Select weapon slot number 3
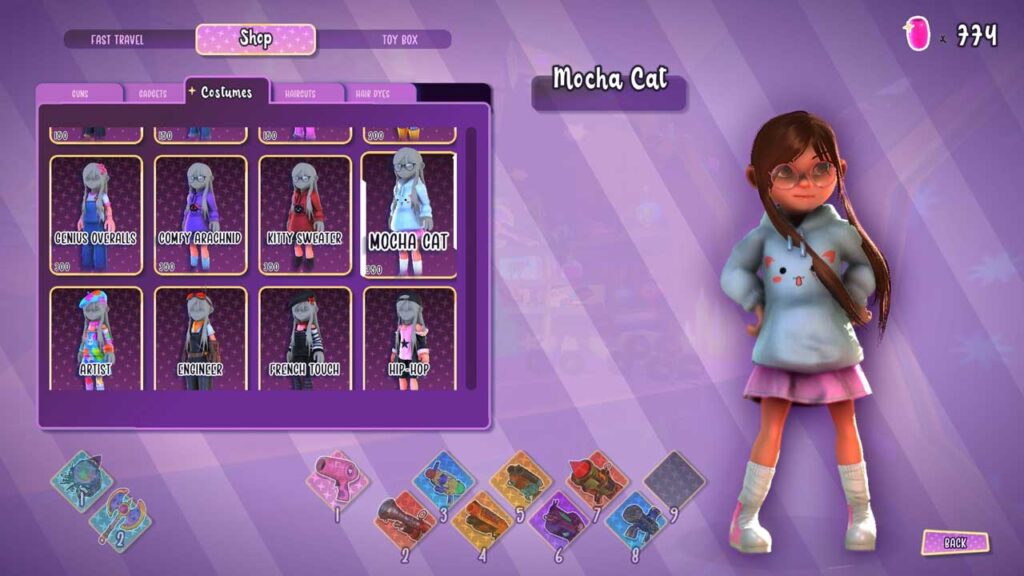Image resolution: width=1024 pixels, height=576 pixels. coord(442,479)
